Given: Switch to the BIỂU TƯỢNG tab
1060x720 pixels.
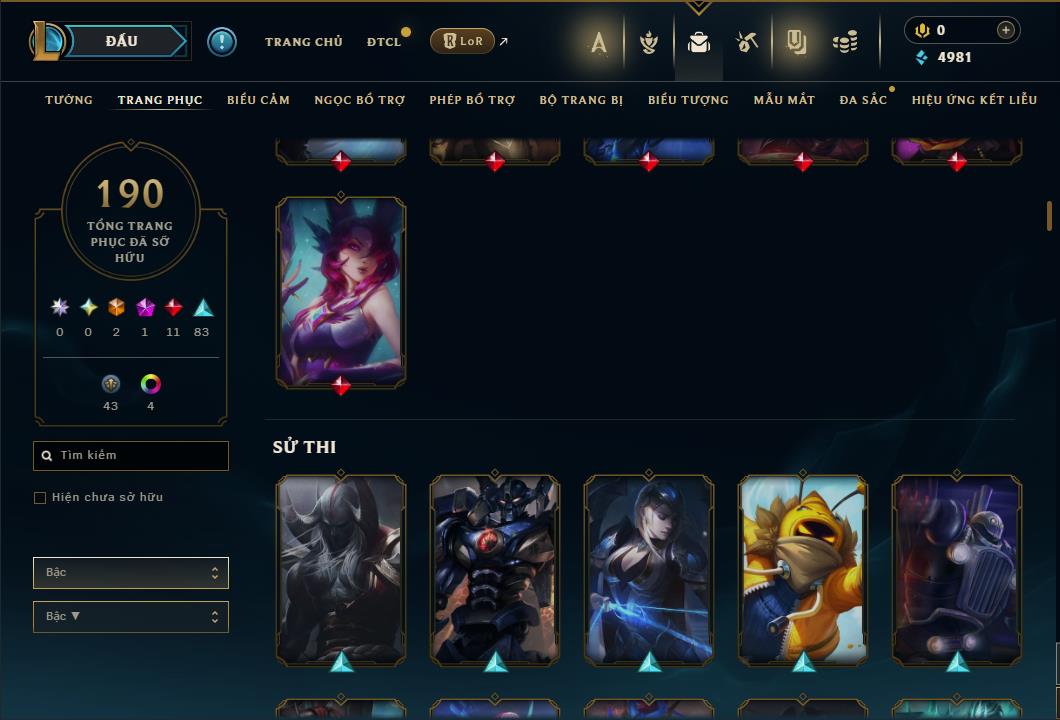Looking at the screenshot, I should [x=688, y=100].
